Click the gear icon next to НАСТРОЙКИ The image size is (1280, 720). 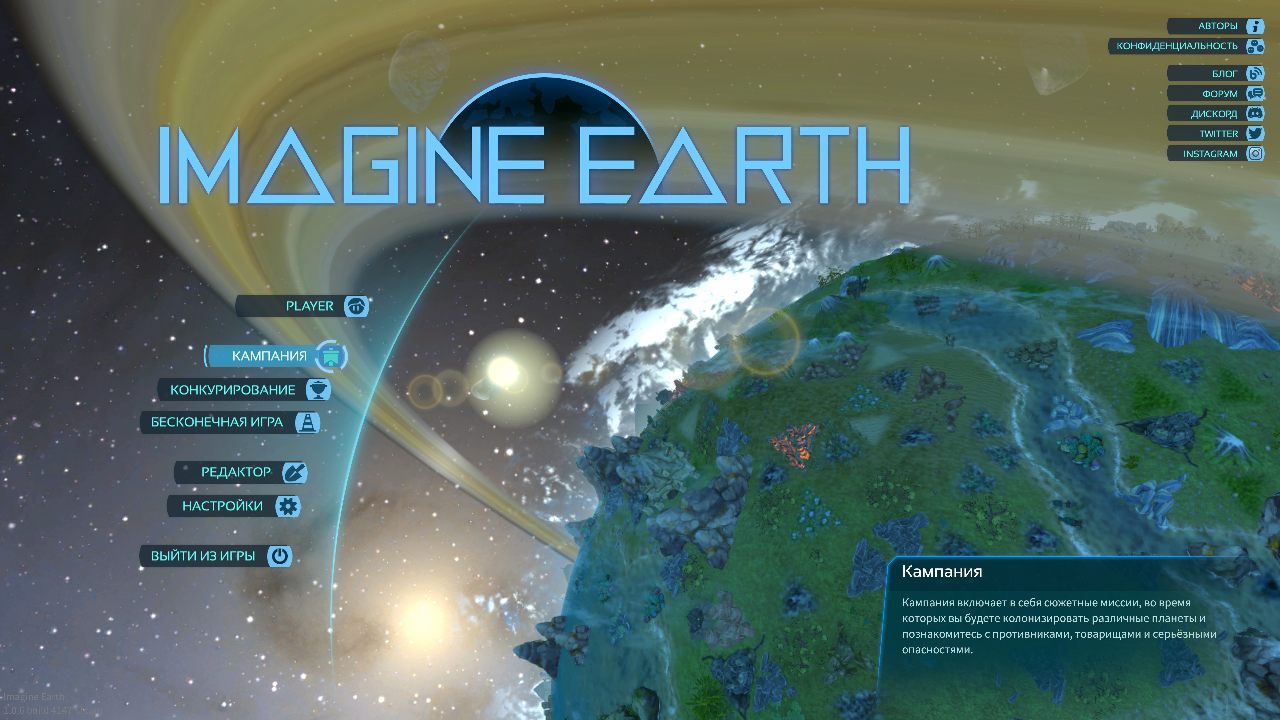[x=289, y=506]
